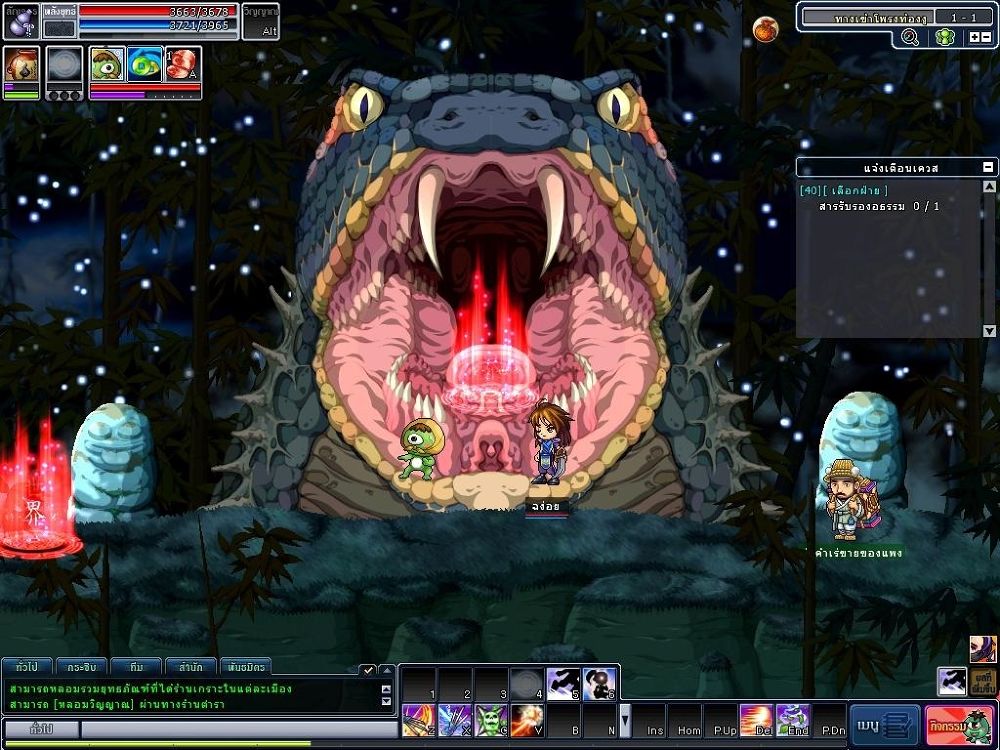Switch to the ทีม team chat tab

135,666
